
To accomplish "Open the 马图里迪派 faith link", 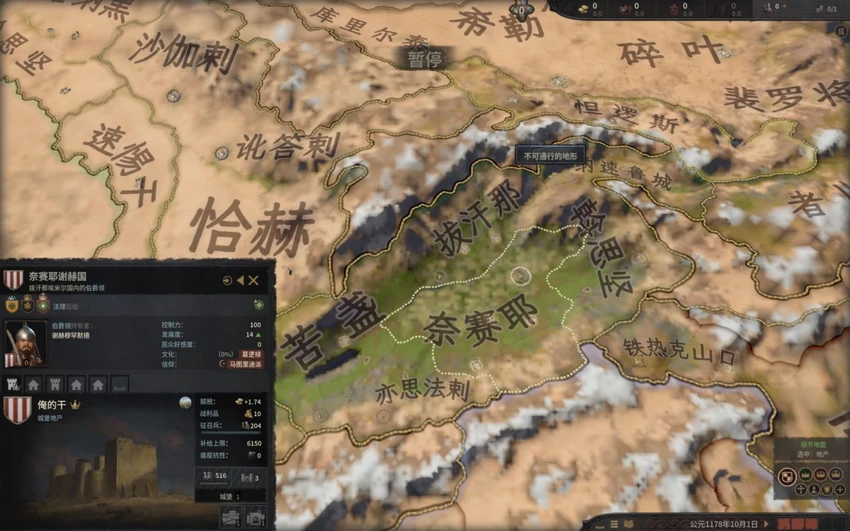I will point(243,365).
